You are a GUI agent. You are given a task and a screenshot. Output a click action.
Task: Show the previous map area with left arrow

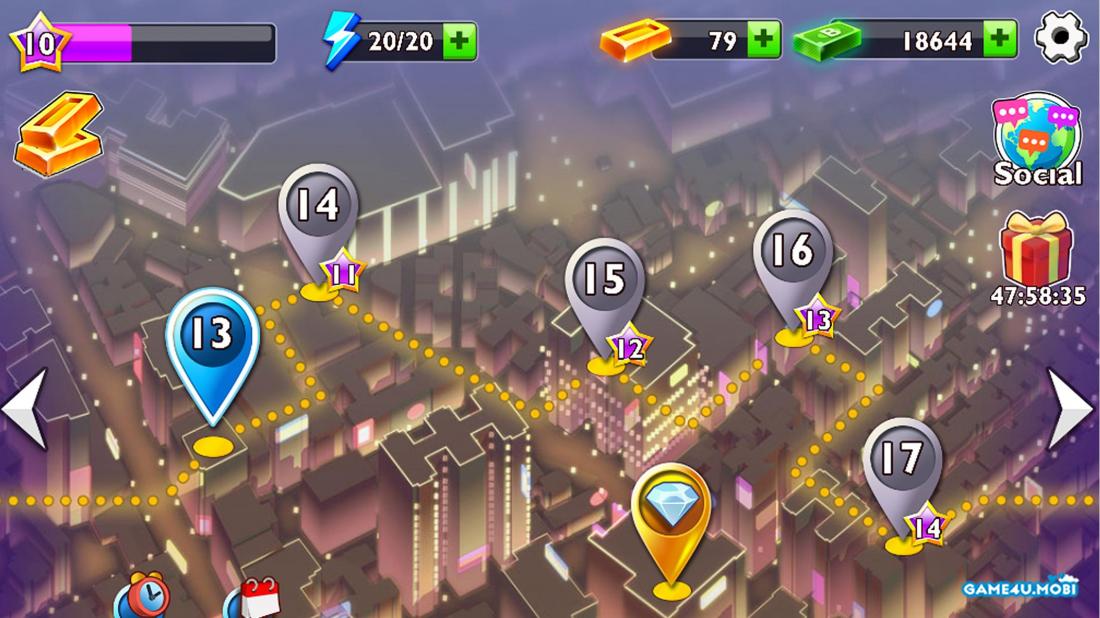(x=24, y=408)
